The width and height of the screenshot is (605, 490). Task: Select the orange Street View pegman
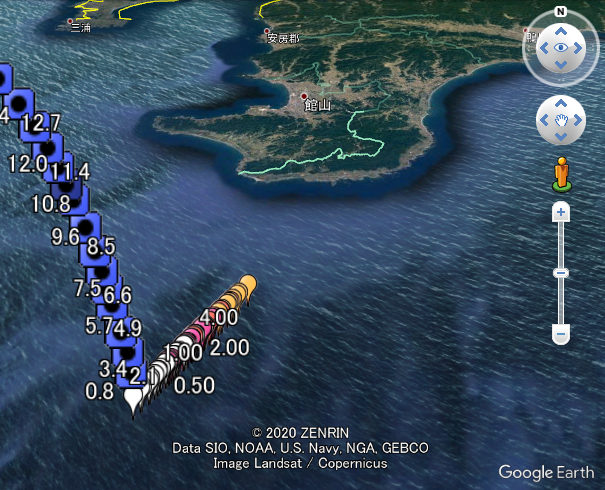[x=561, y=173]
